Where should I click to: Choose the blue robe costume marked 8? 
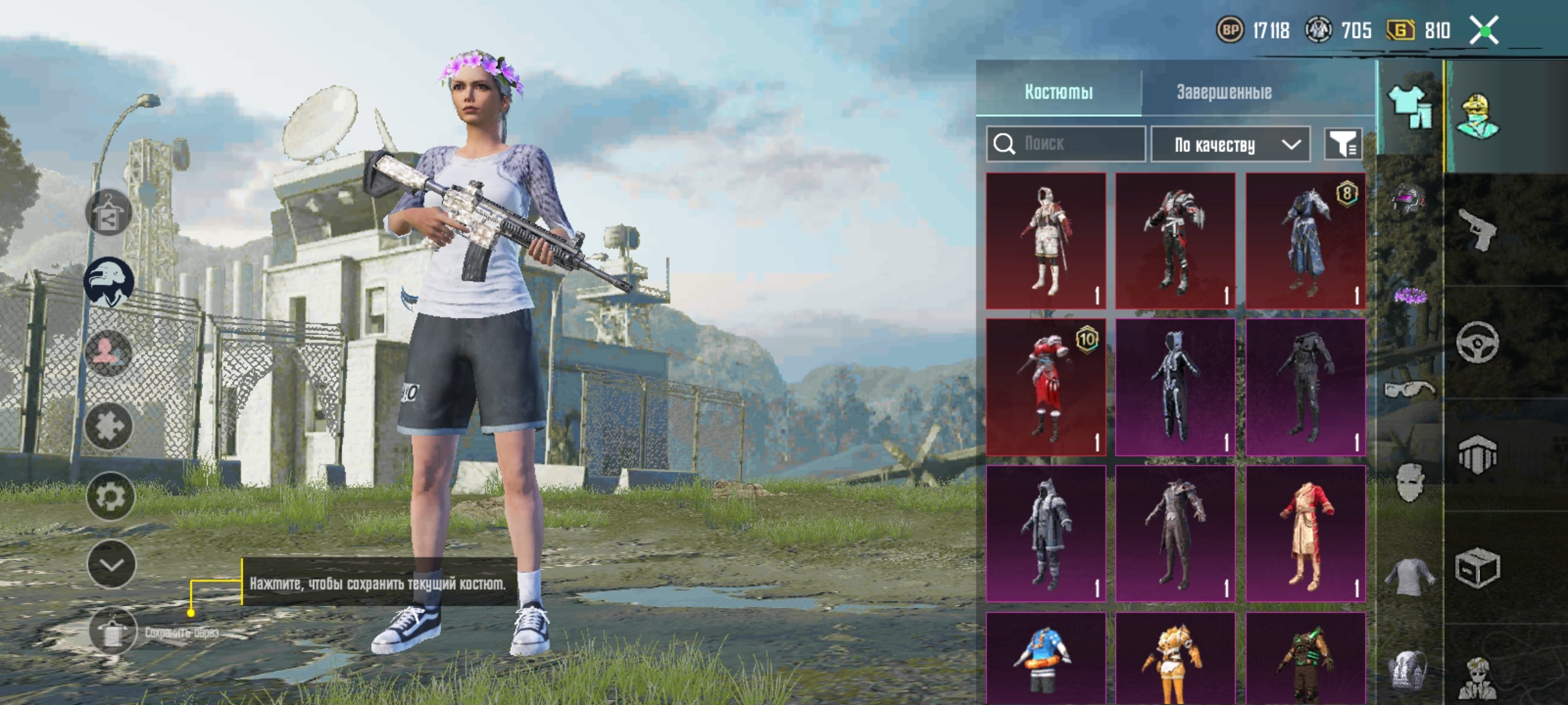pyautogui.click(x=1305, y=240)
